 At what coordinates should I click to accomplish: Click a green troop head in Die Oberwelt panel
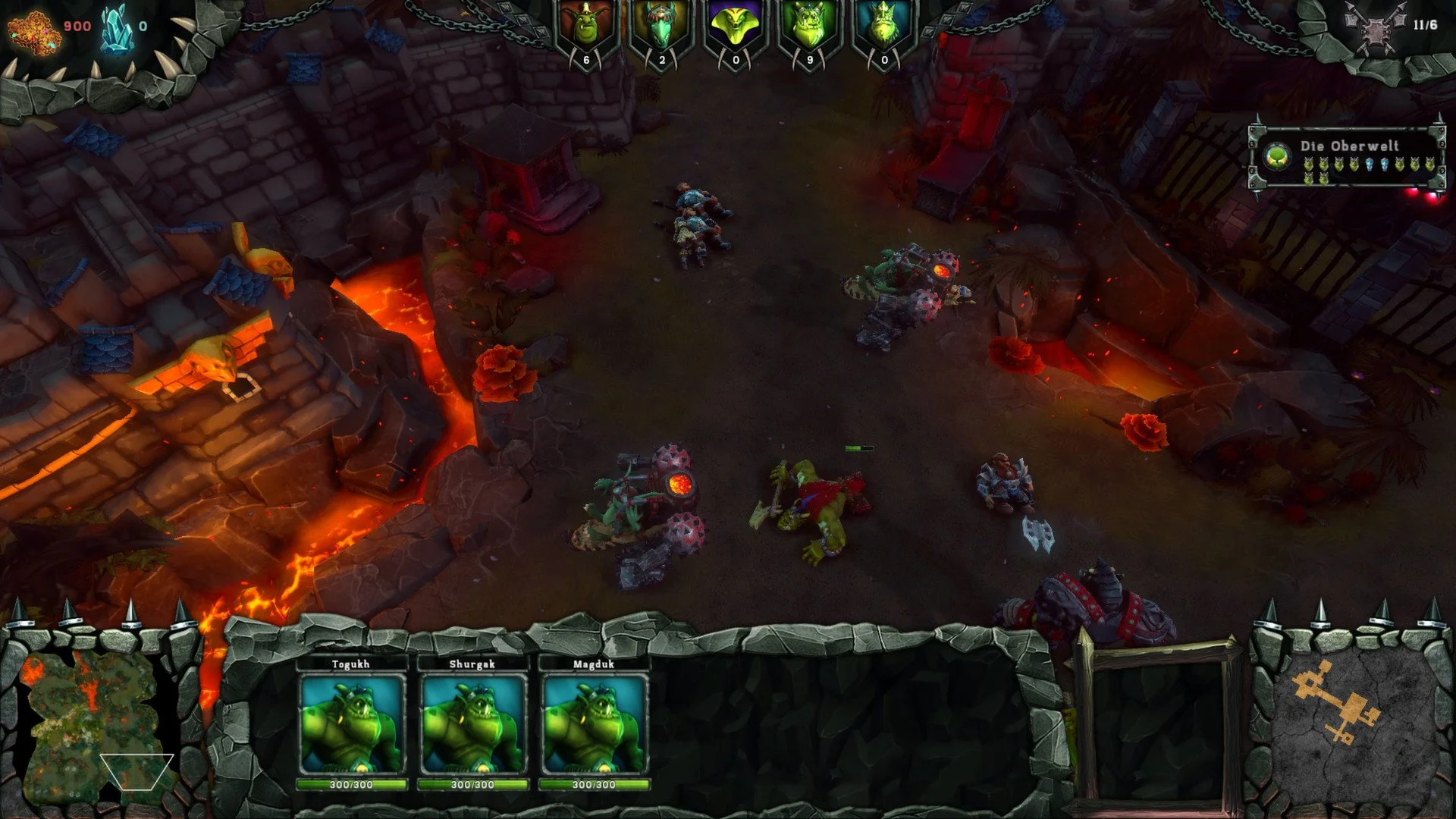click(1309, 164)
